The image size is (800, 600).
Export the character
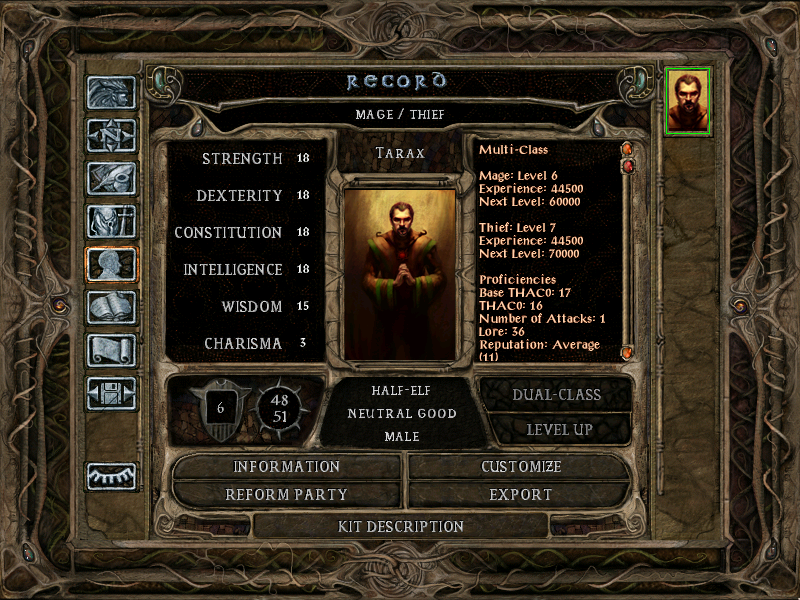521,494
